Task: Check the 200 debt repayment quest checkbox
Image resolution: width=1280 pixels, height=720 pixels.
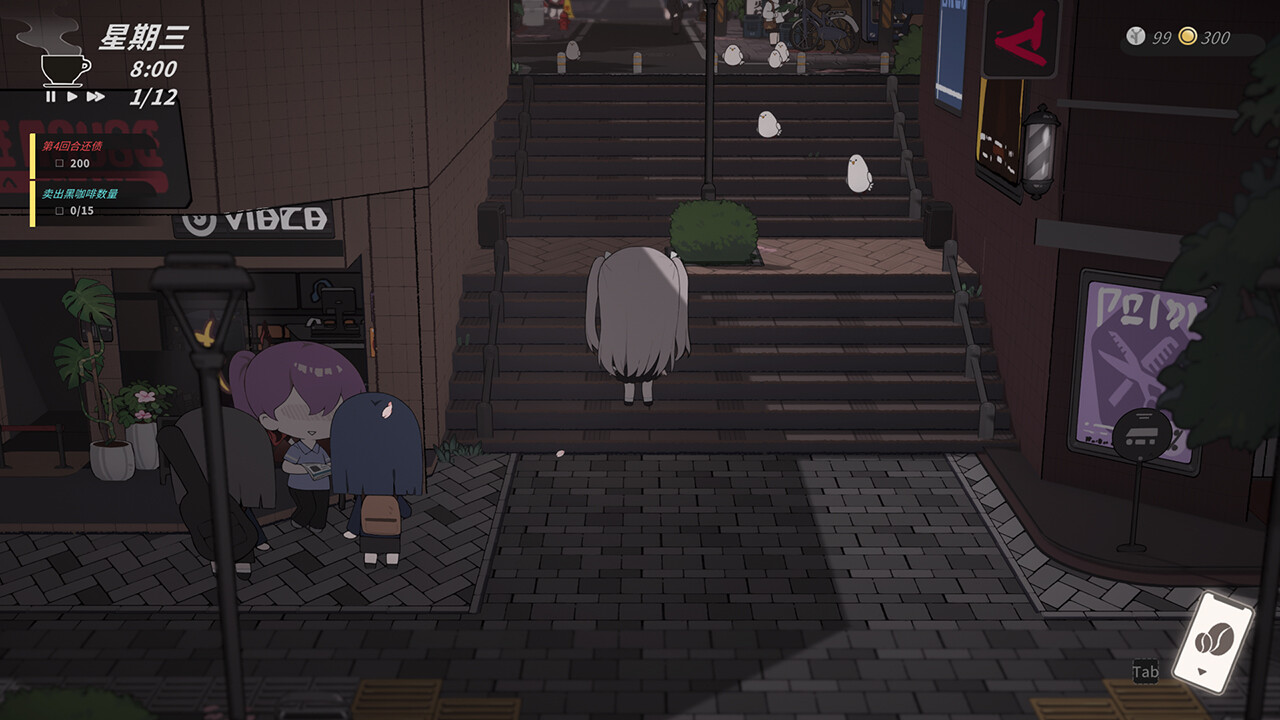Action: coord(61,161)
